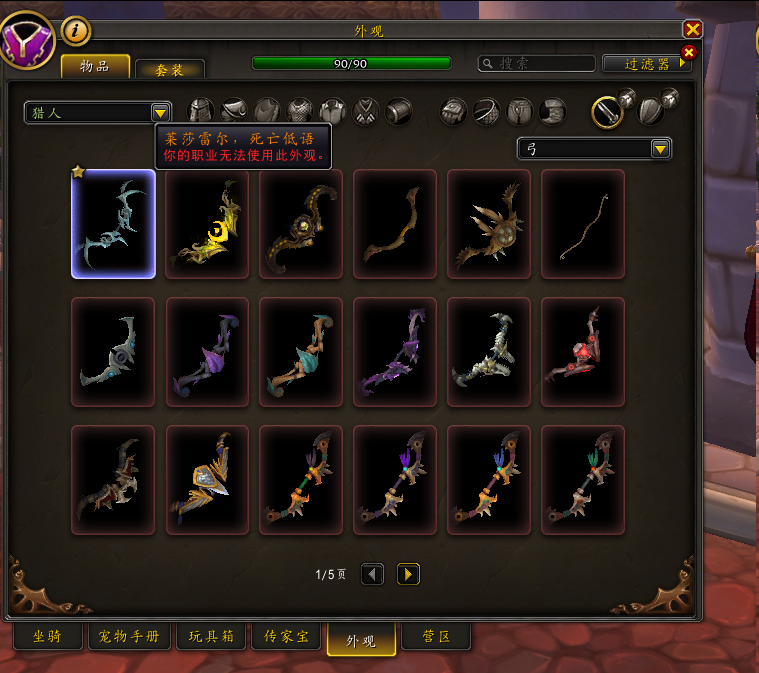Reset filters with the small red X
The width and height of the screenshot is (759, 673).
[688, 52]
